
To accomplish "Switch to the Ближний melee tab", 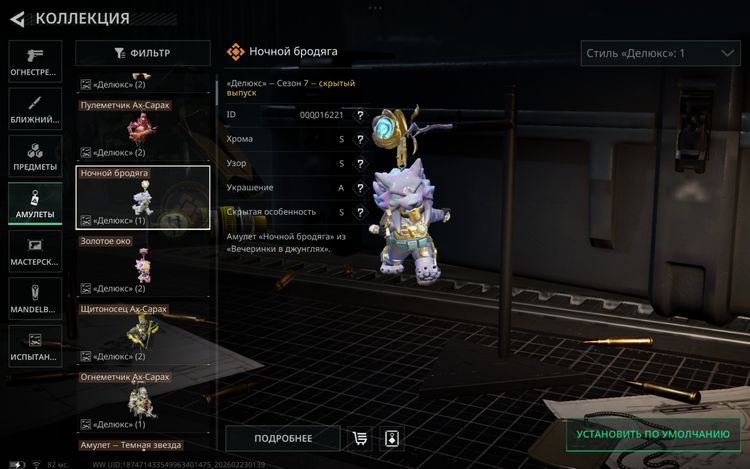I will (35, 109).
